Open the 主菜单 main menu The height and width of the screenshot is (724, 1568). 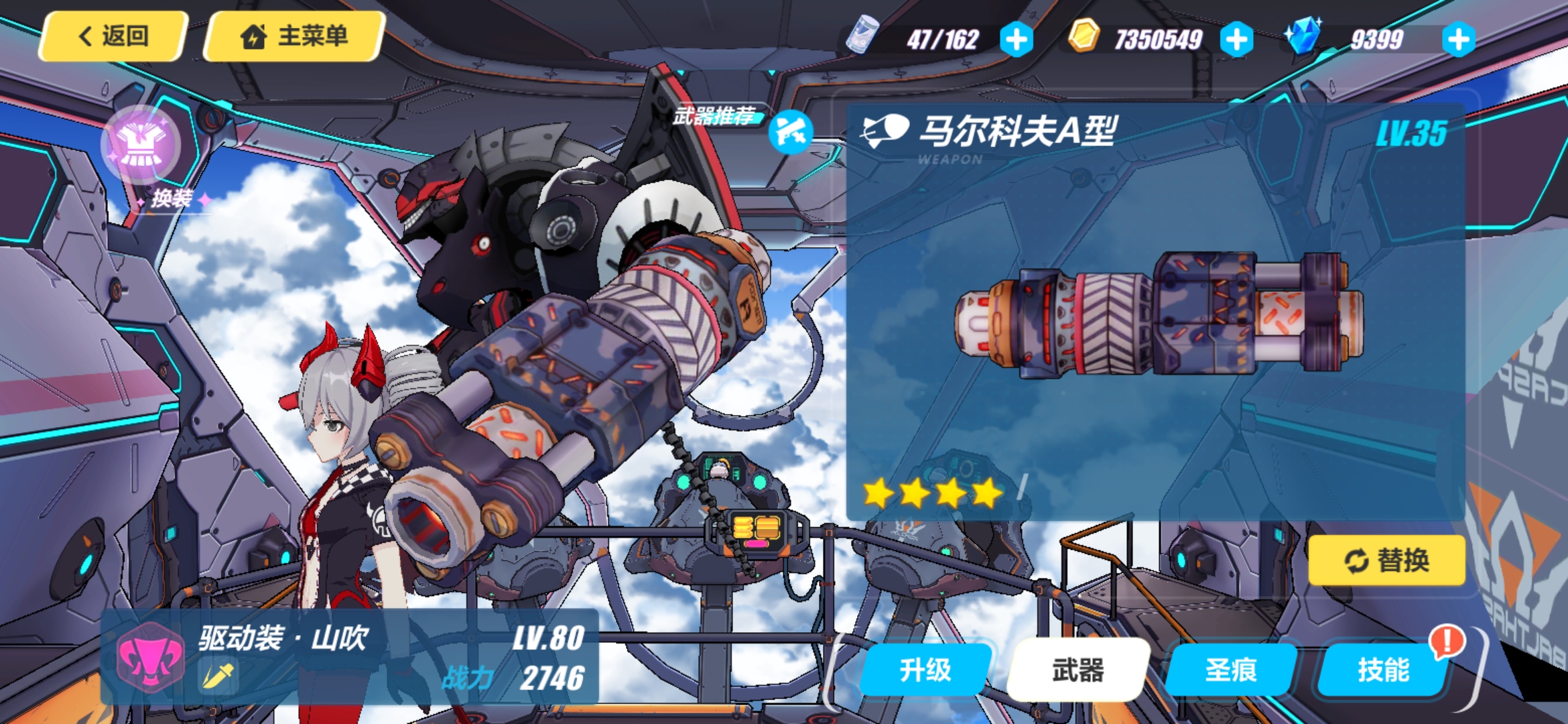pyautogui.click(x=294, y=36)
